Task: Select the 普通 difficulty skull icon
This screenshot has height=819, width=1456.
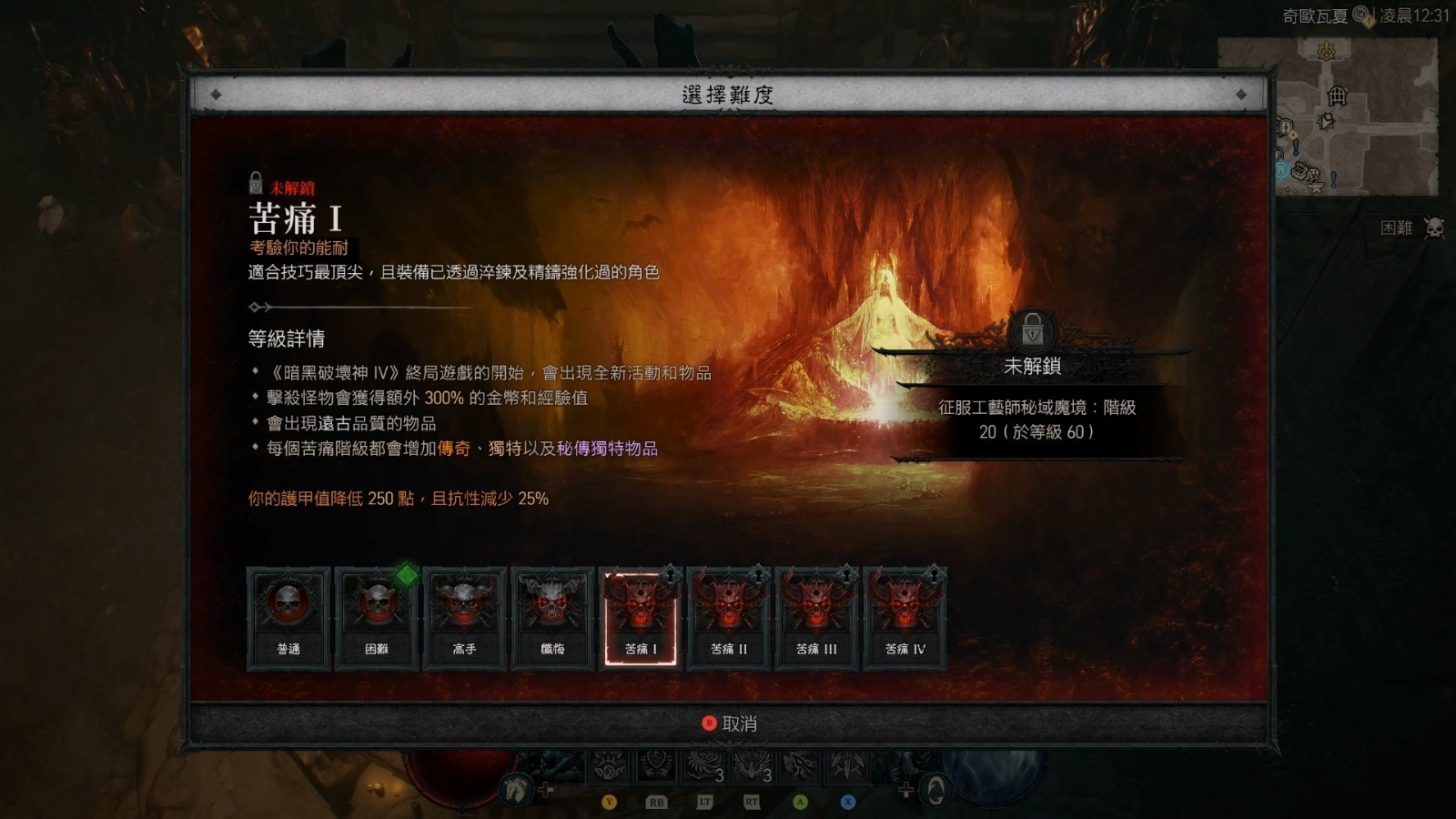Action: point(289,603)
